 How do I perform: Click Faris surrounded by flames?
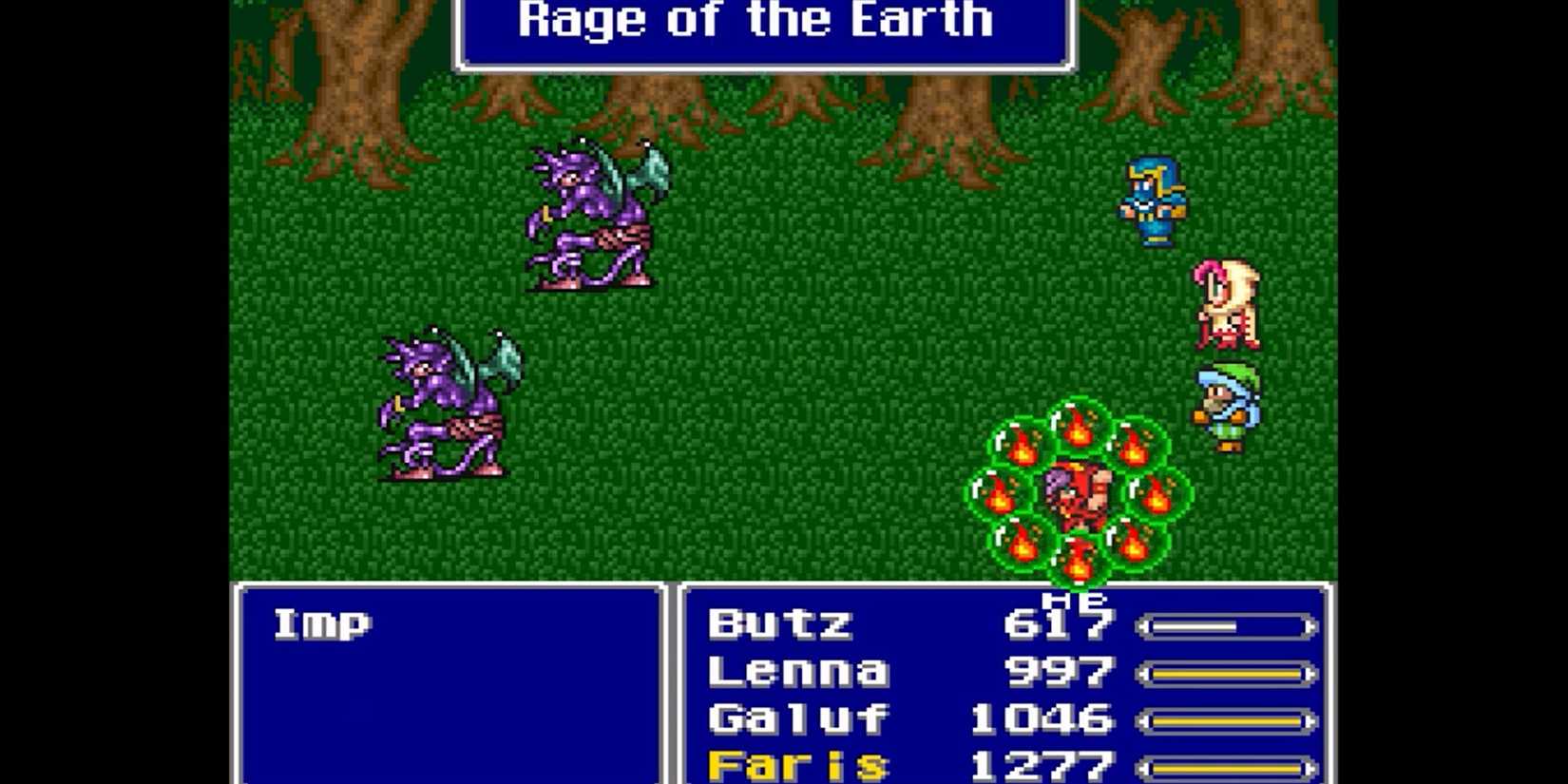tap(1079, 494)
